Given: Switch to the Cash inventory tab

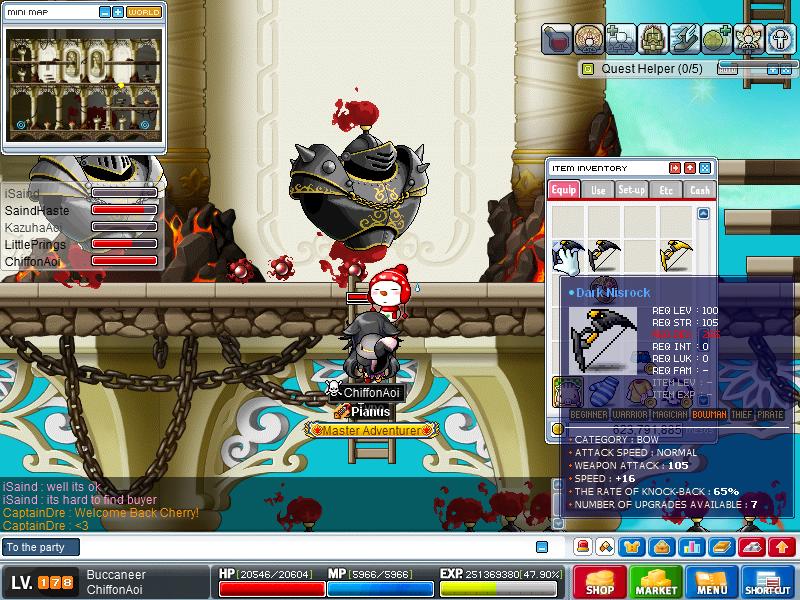Looking at the screenshot, I should click(x=700, y=189).
